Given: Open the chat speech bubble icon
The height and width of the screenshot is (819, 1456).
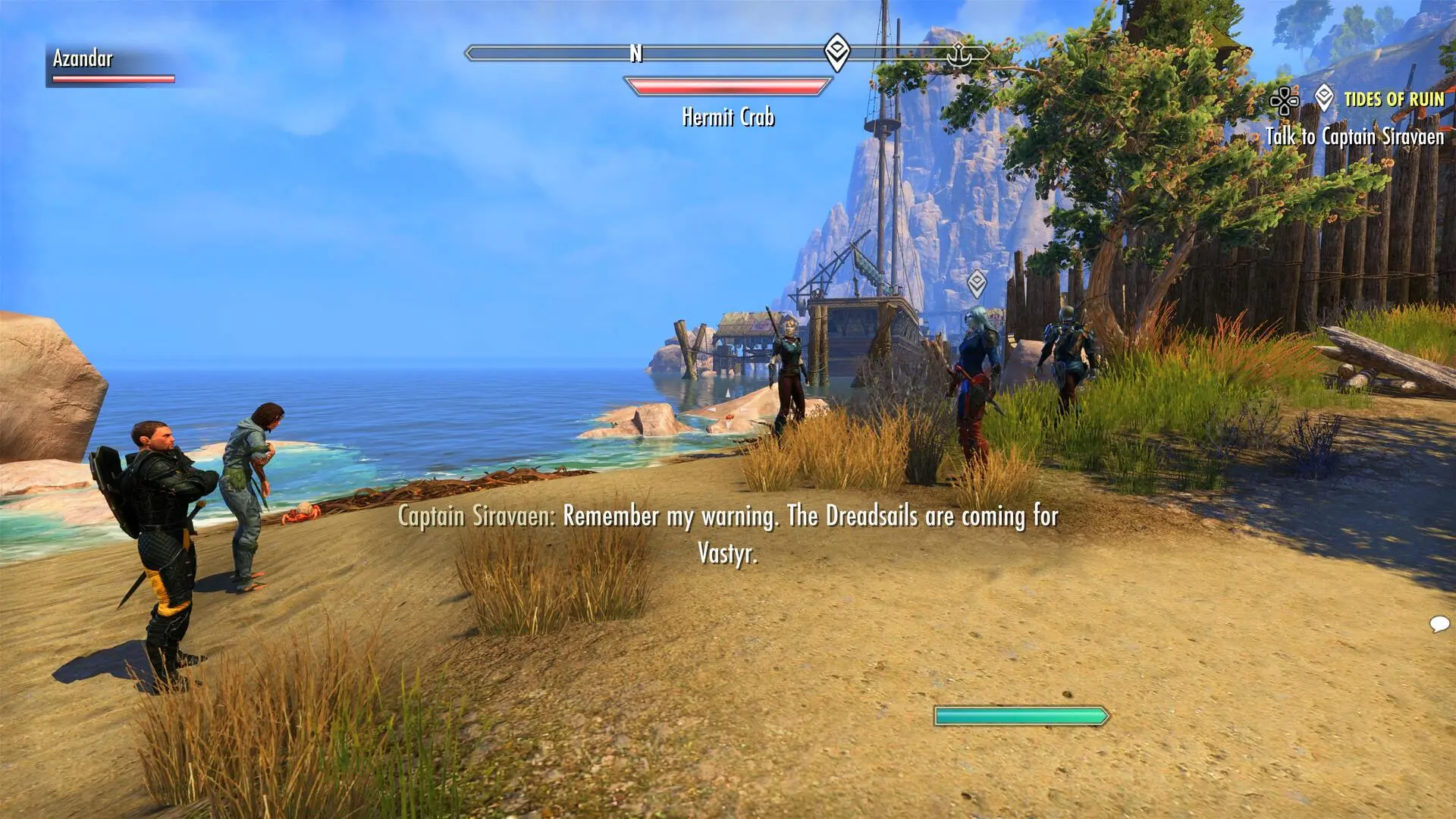Looking at the screenshot, I should pyautogui.click(x=1439, y=624).
